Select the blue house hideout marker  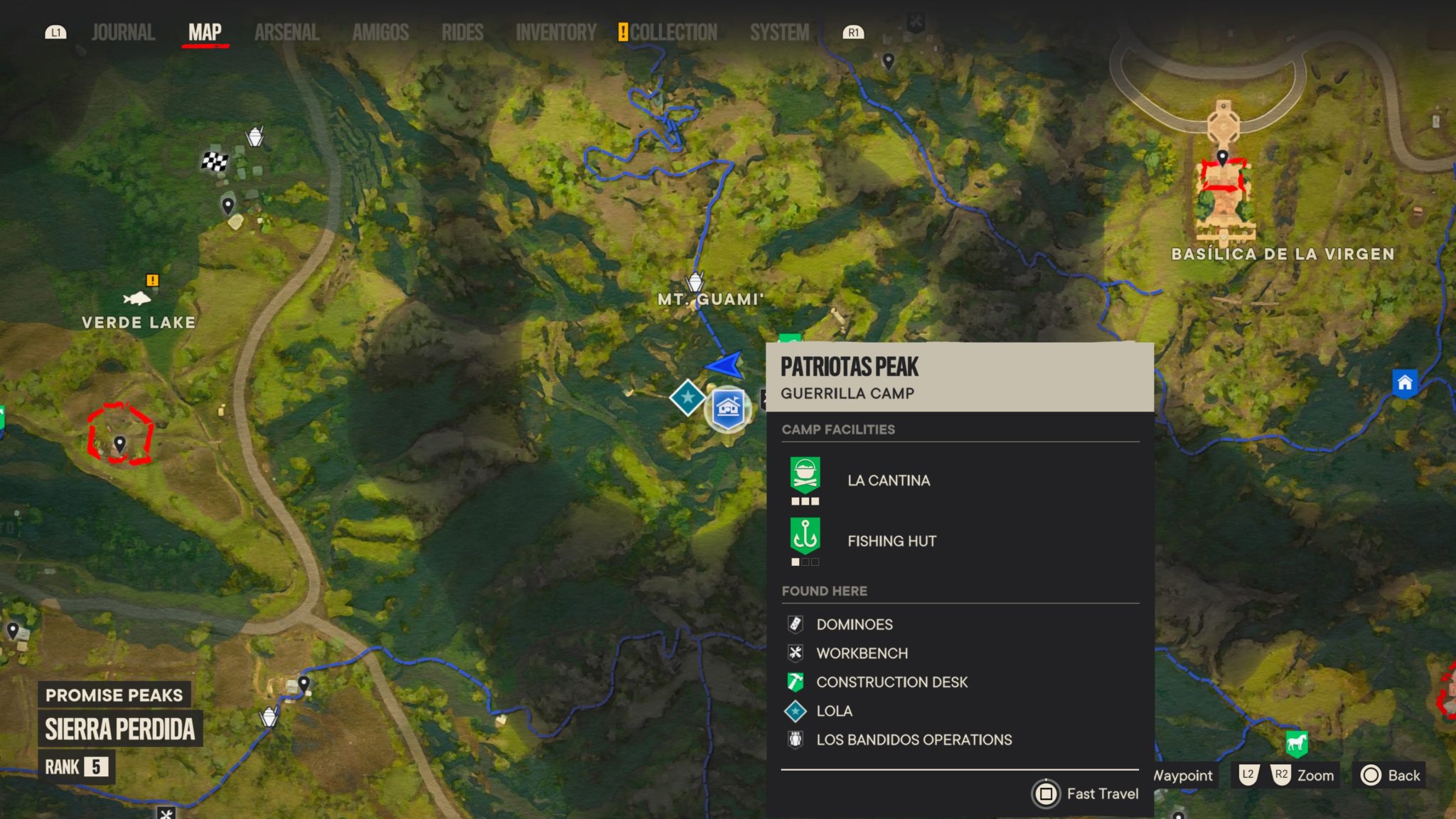pyautogui.click(x=1404, y=383)
